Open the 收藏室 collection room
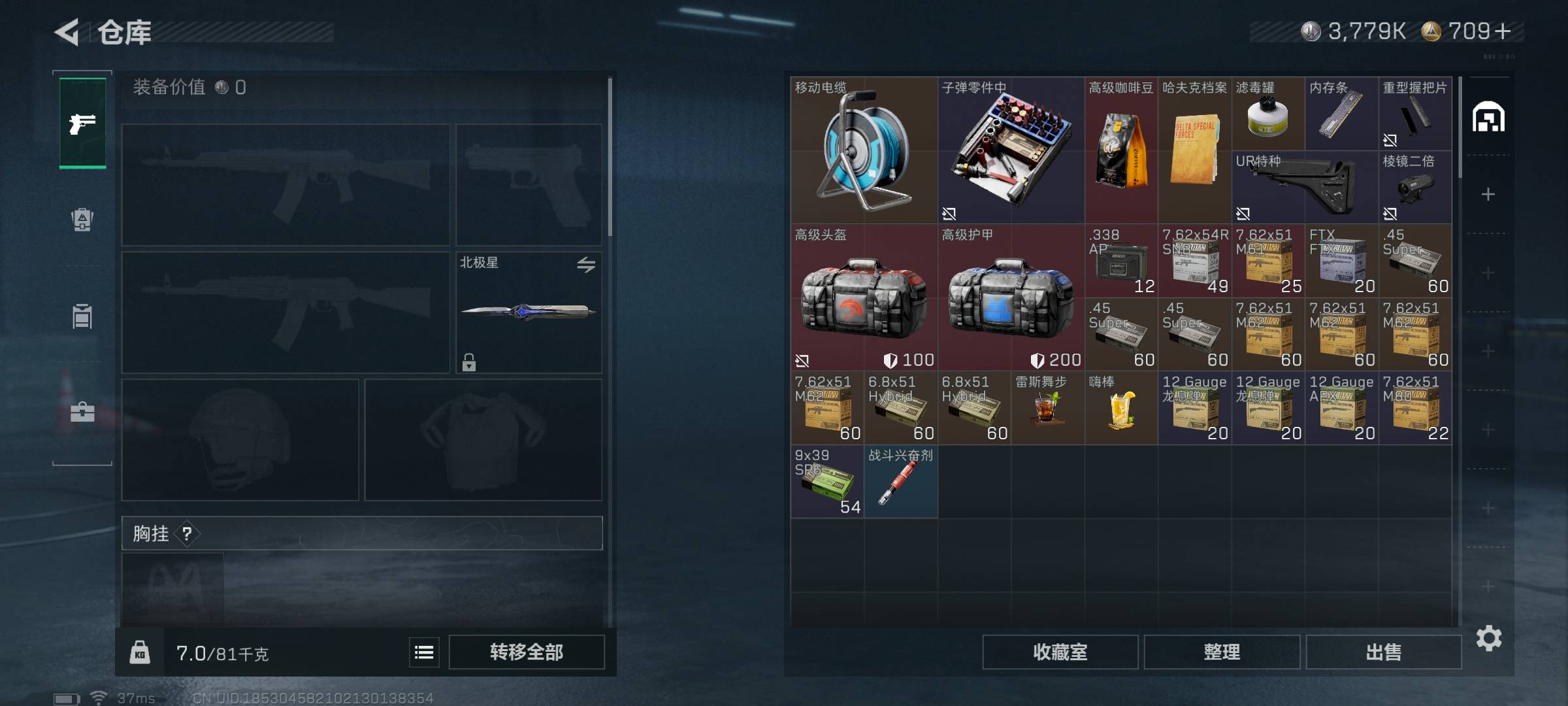 [1060, 652]
